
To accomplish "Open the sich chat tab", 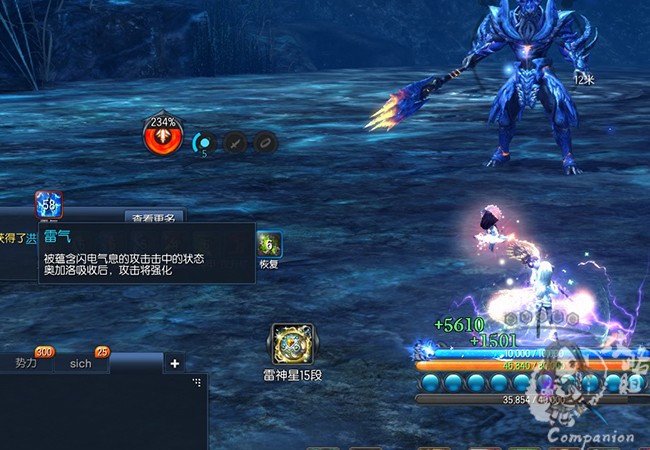I will click(x=81, y=363).
